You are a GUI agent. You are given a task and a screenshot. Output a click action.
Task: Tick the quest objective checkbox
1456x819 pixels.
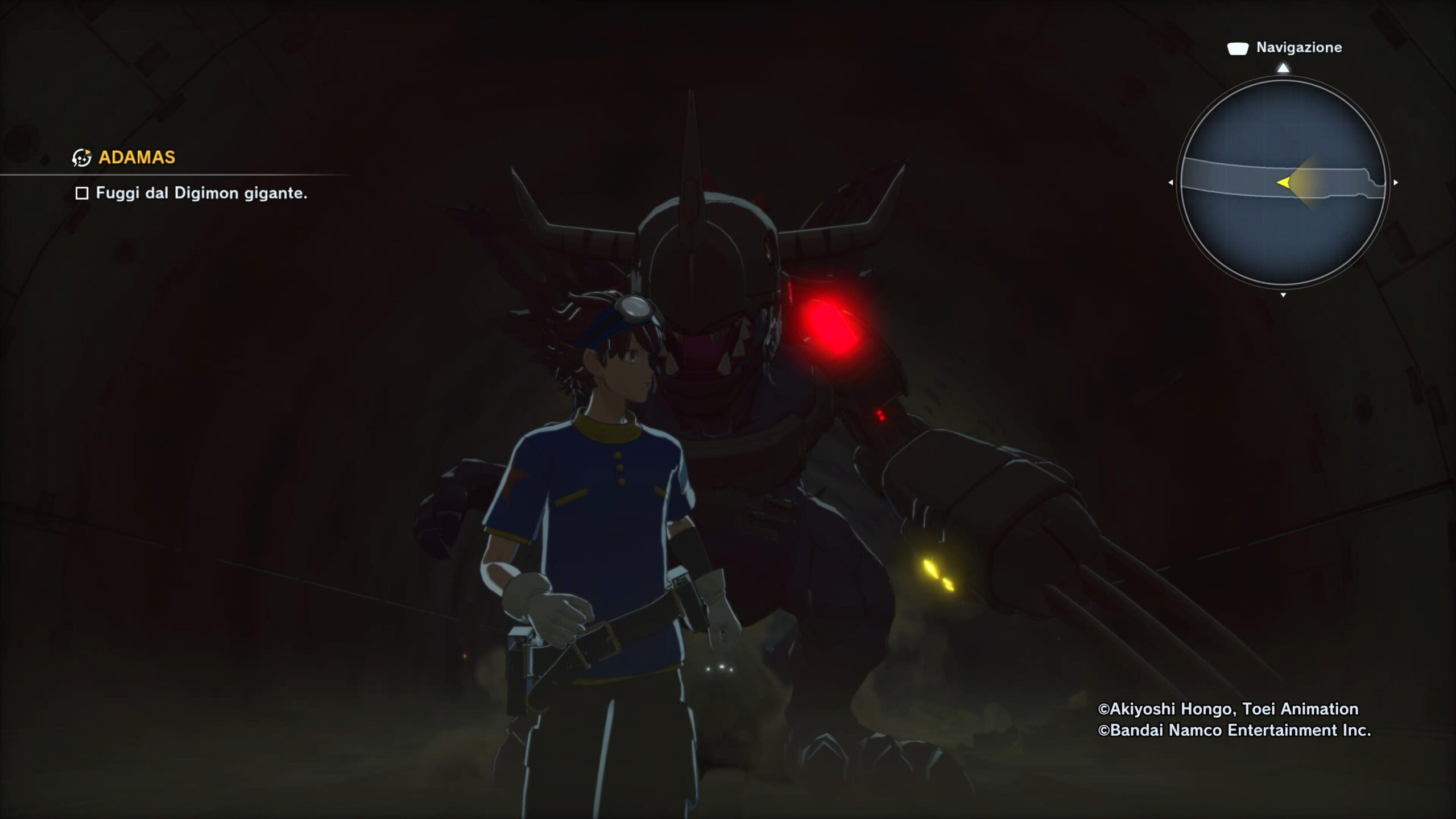pos(82,194)
